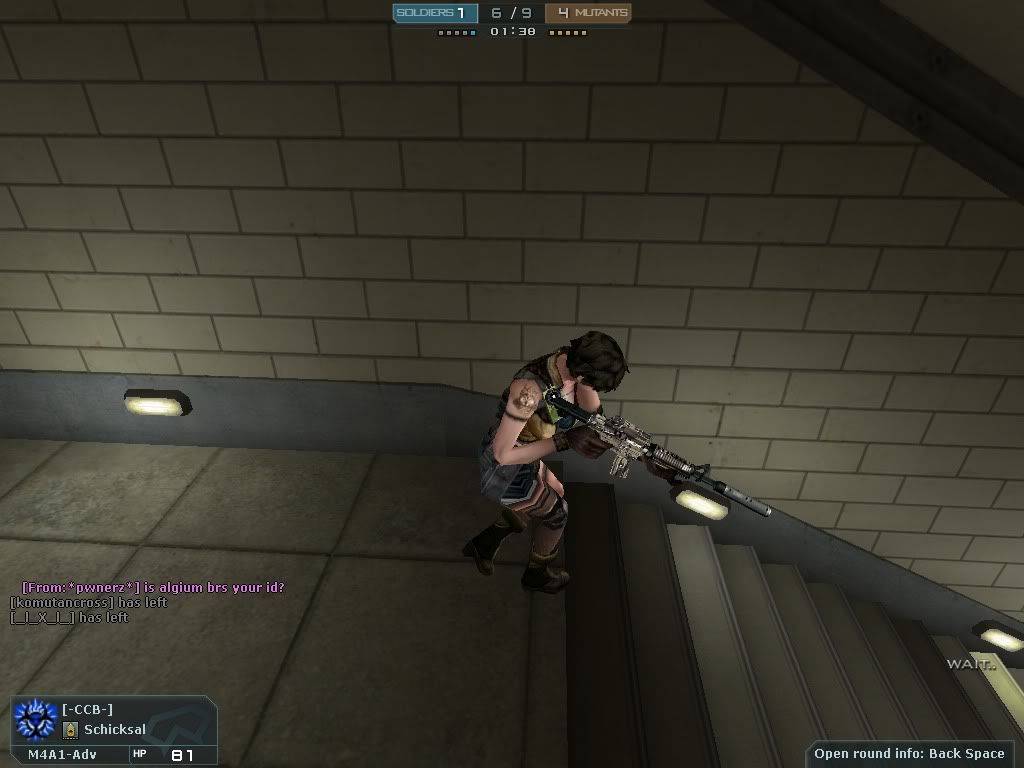Open the whisper message from *pwnerz*
Viewport: 1024px width, 768px height.
click(x=159, y=588)
